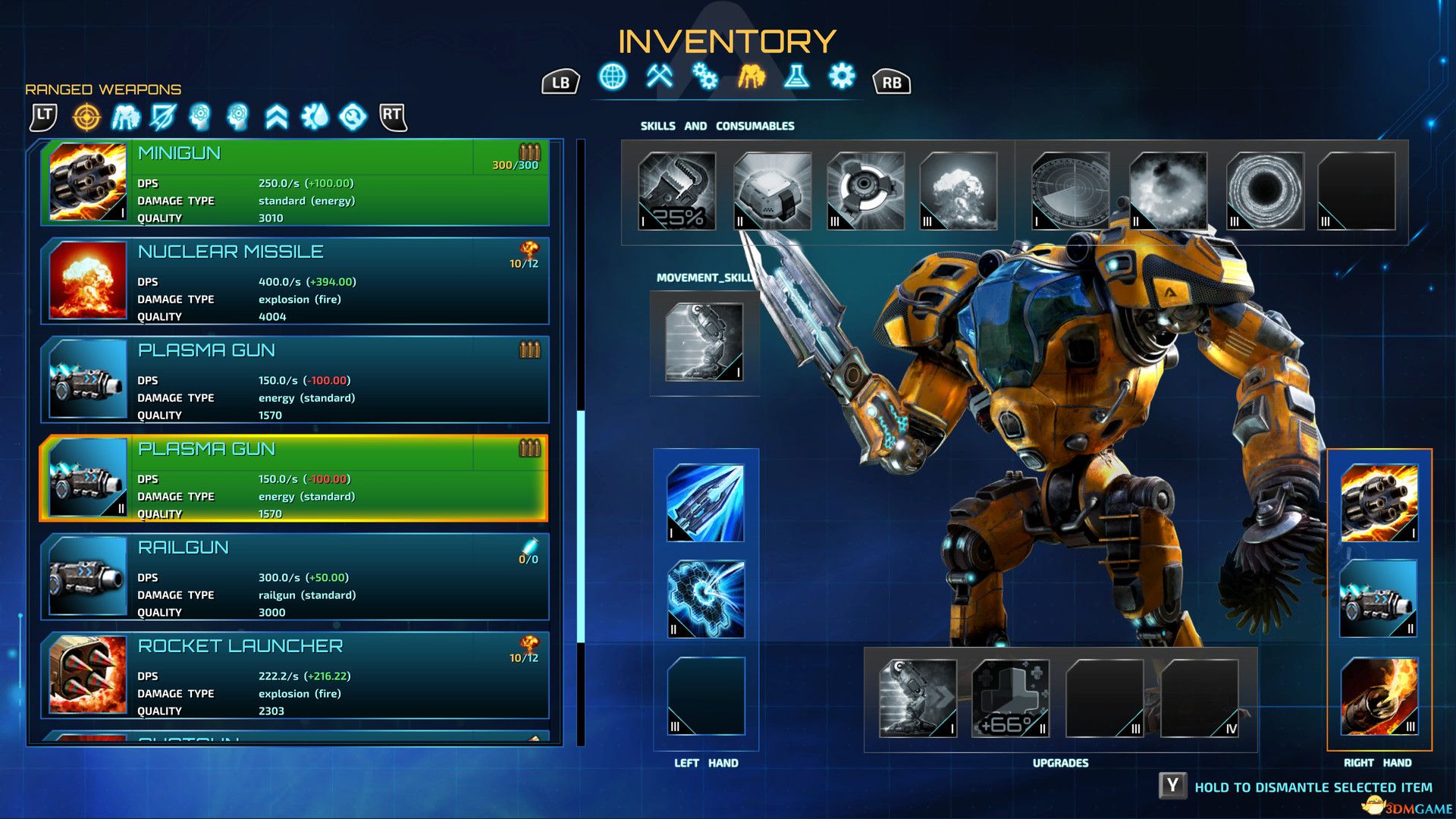This screenshot has width=1456, height=819.
Task: Switch to the mech equipment tab
Action: (751, 77)
